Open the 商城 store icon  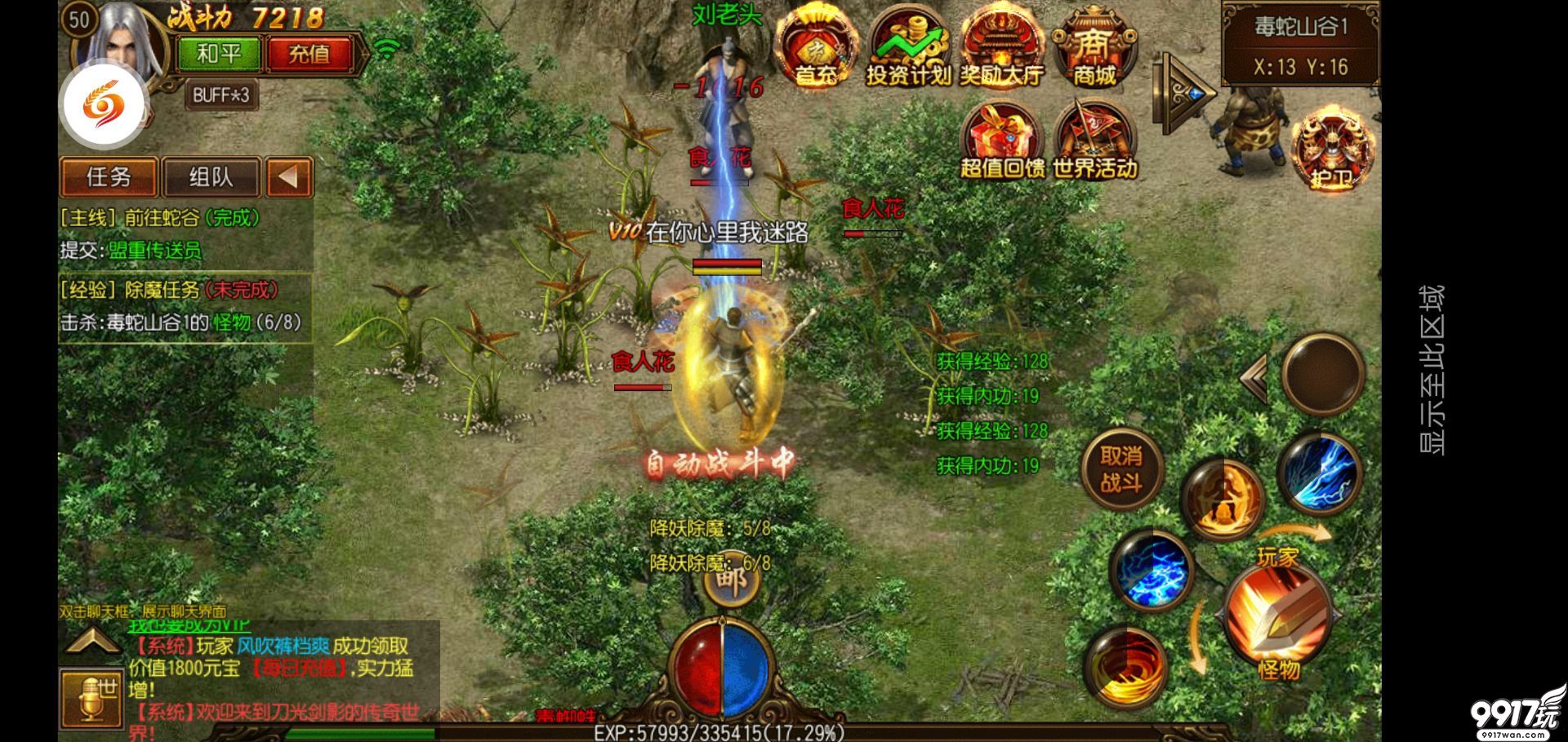click(1094, 47)
